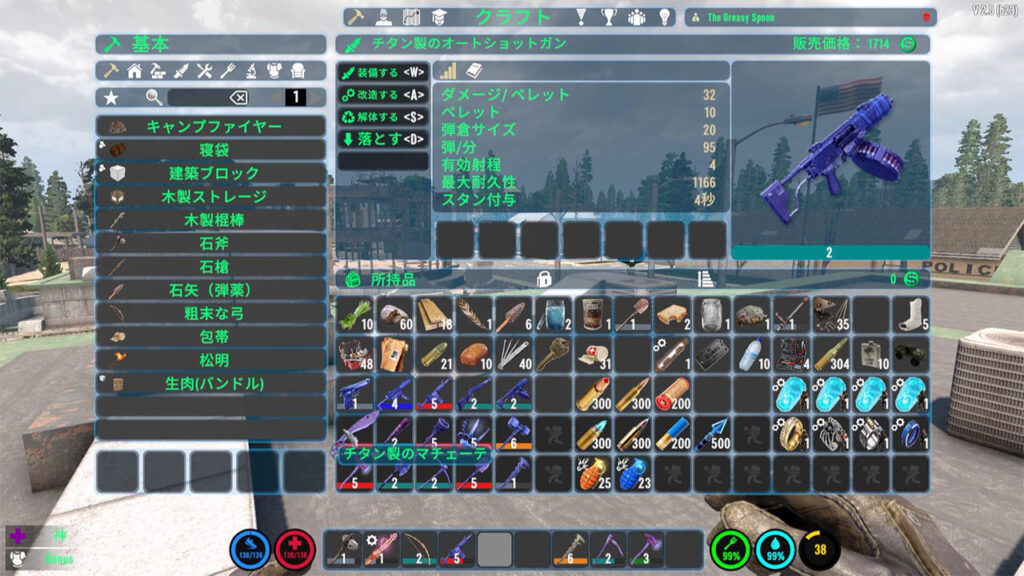Select the 包帯 recipe entry
The image size is (1024, 576).
pyautogui.click(x=211, y=337)
